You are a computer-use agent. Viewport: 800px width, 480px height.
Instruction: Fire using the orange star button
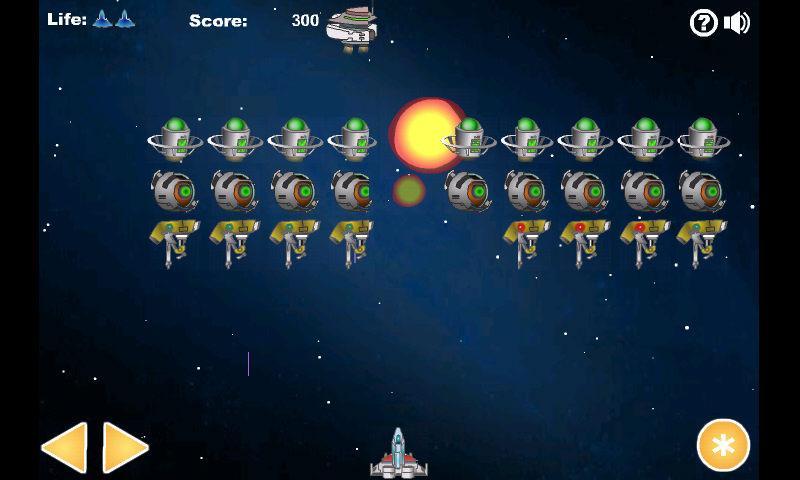[723, 445]
